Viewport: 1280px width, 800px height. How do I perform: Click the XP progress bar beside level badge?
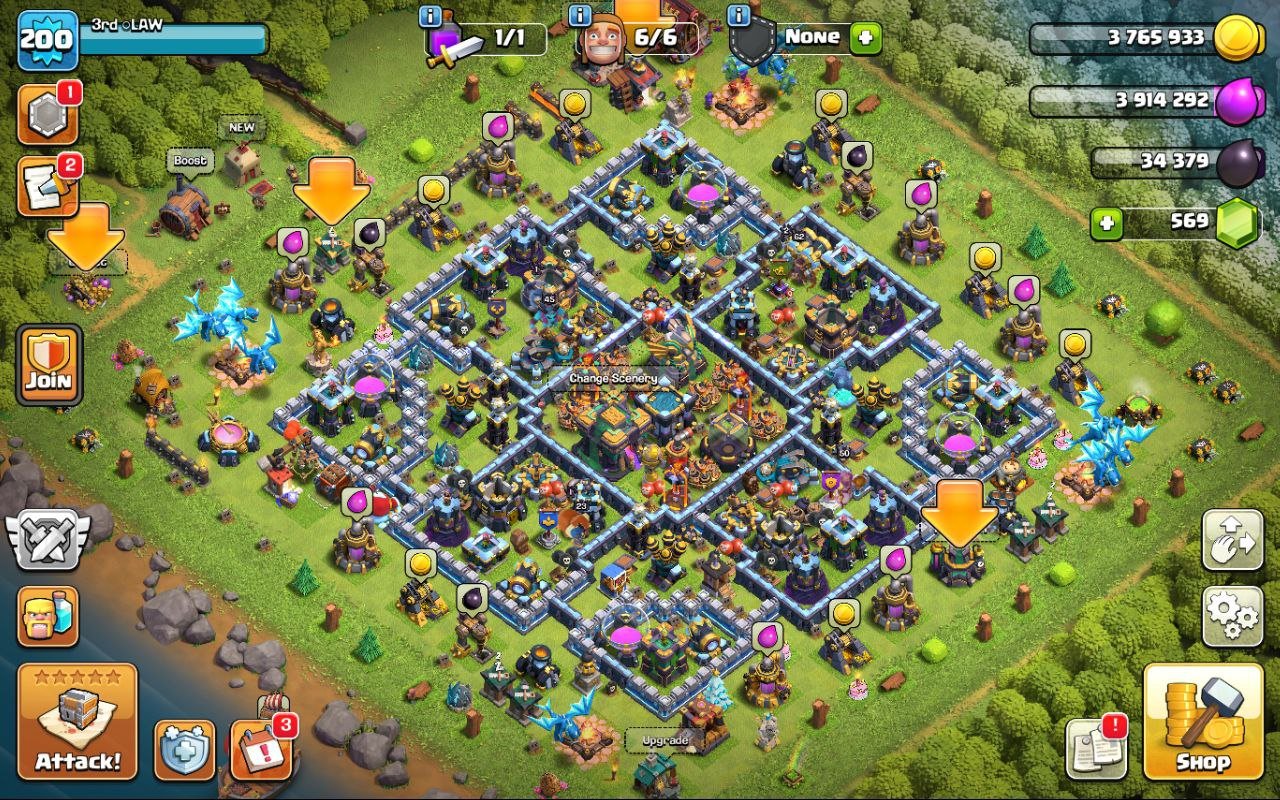170,38
